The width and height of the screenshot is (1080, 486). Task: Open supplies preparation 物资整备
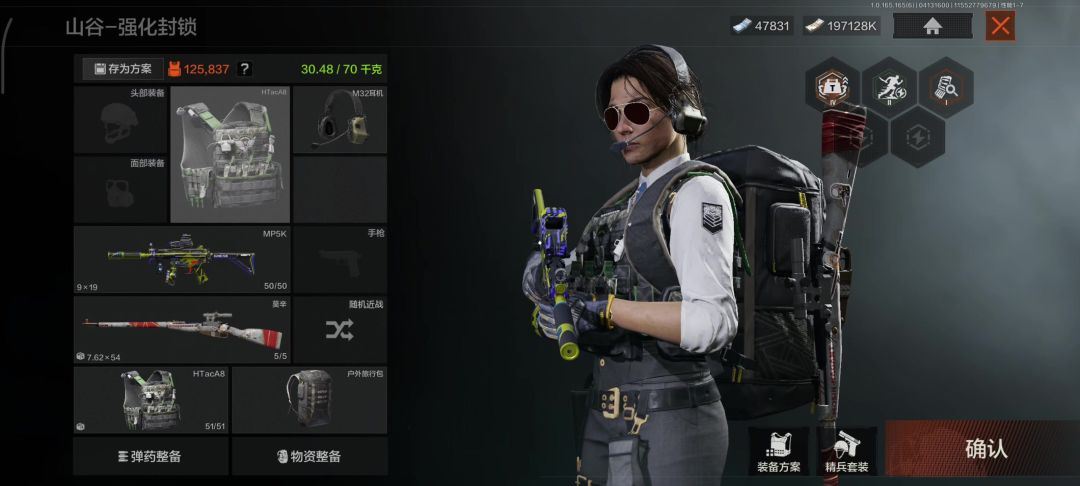309,456
